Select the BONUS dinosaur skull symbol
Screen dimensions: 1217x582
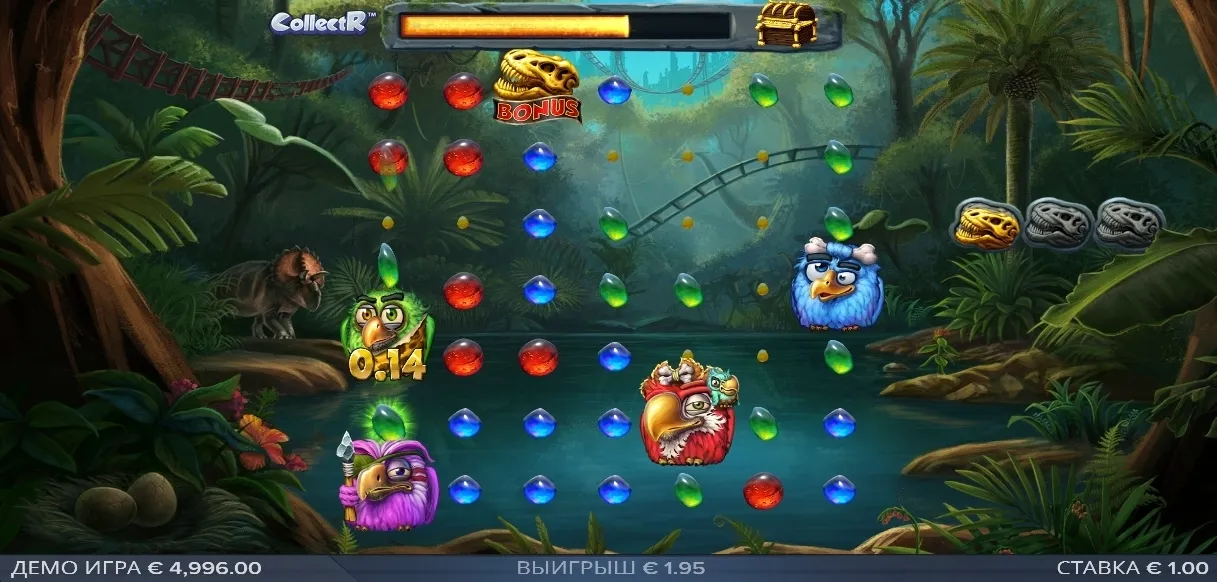538,87
